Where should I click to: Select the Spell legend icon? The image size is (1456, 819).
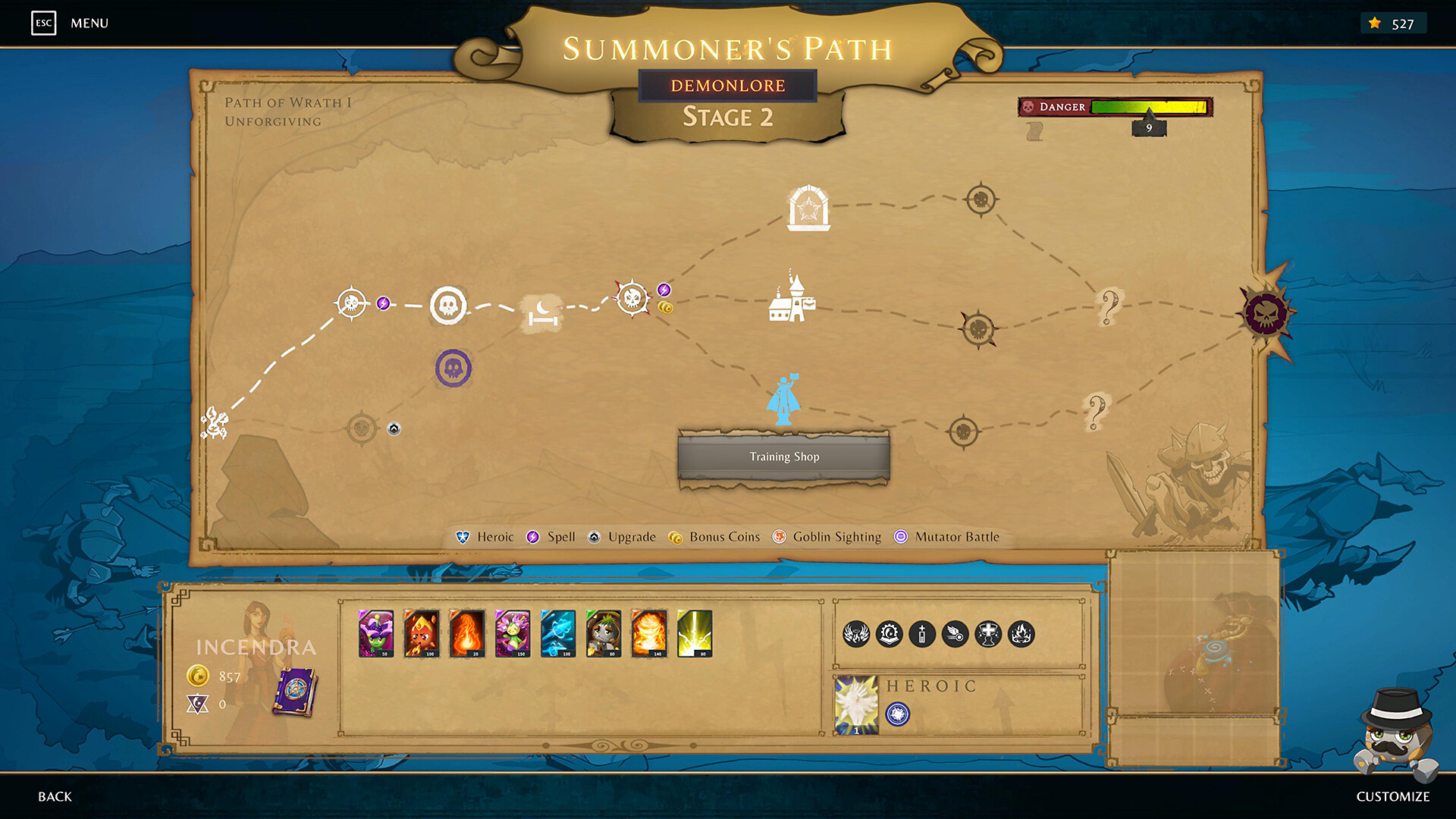[x=535, y=537]
